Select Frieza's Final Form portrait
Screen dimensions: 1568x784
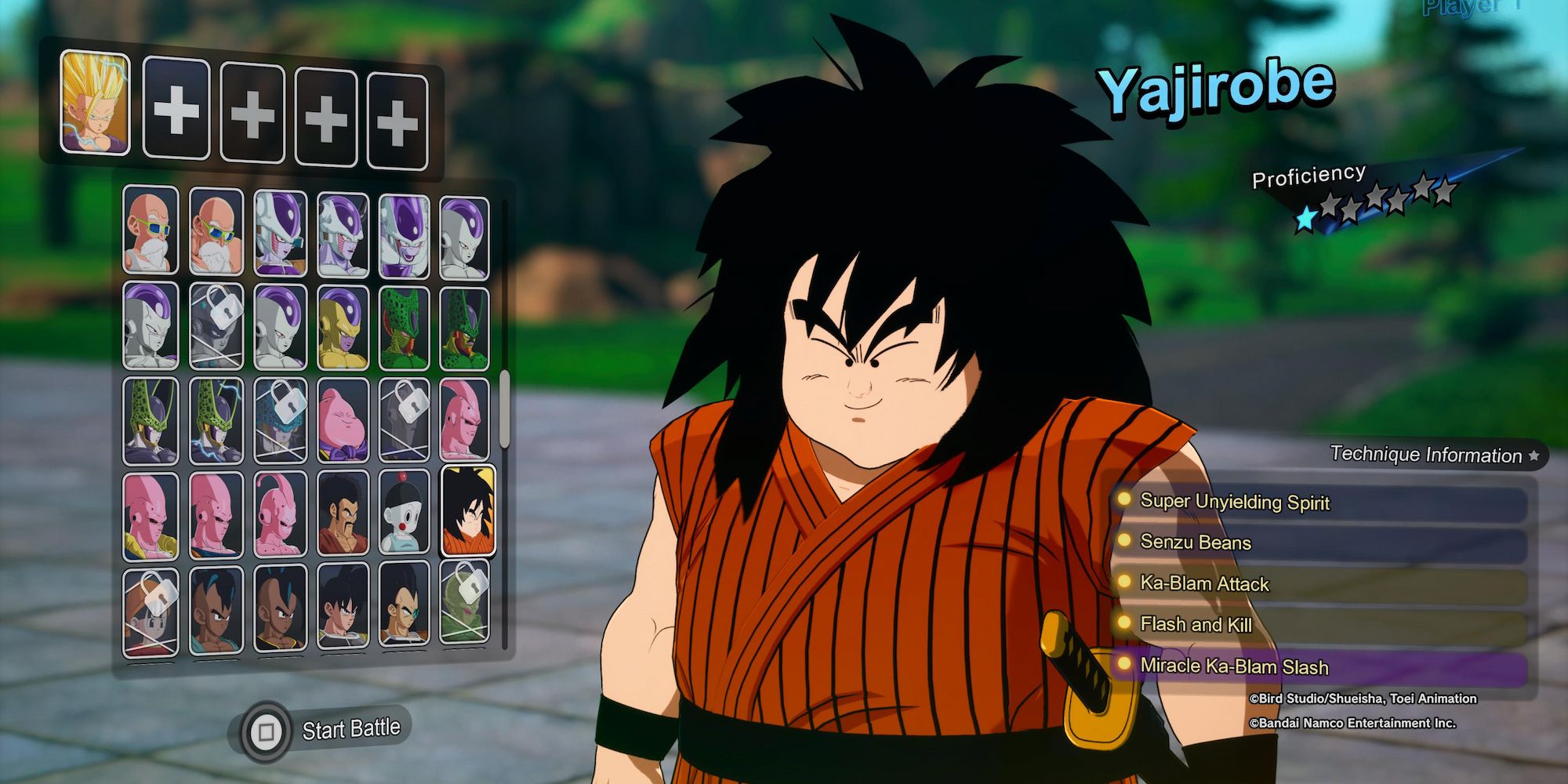(466, 233)
